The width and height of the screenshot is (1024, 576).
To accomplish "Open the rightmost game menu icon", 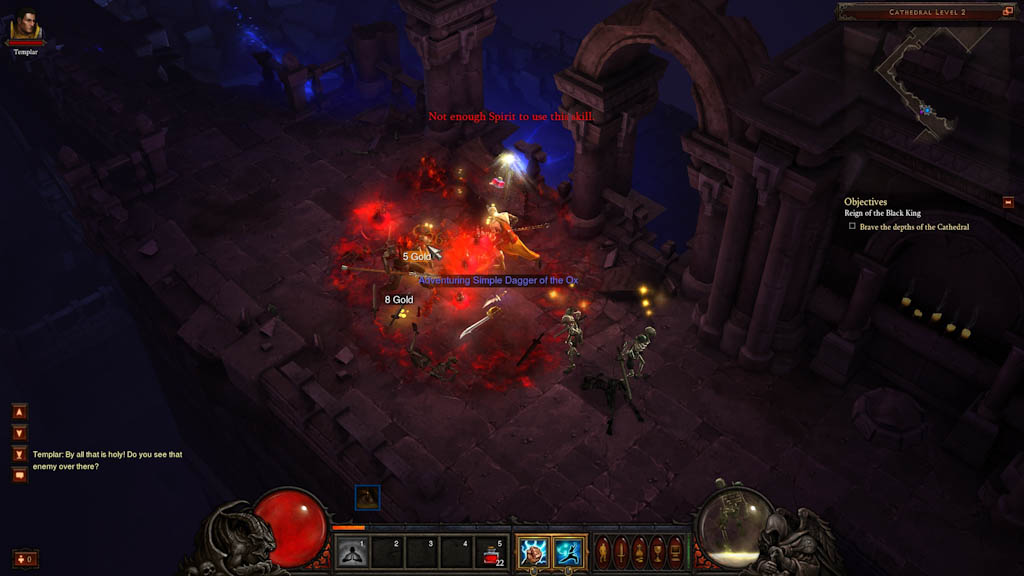I will click(675, 551).
